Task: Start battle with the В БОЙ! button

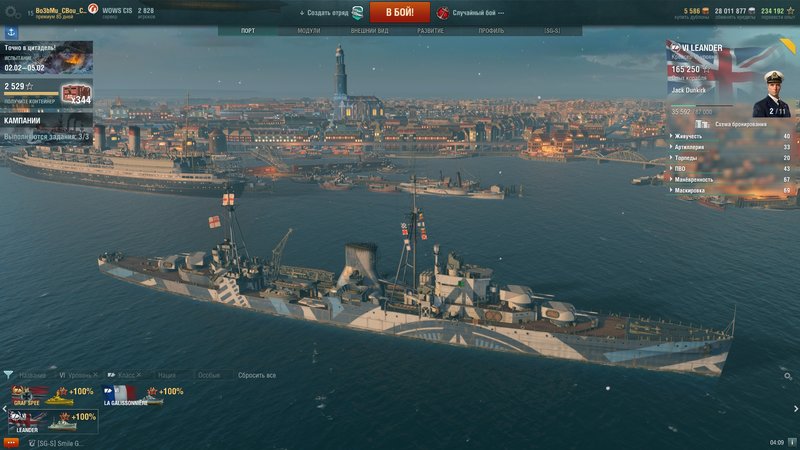Action: [400, 12]
